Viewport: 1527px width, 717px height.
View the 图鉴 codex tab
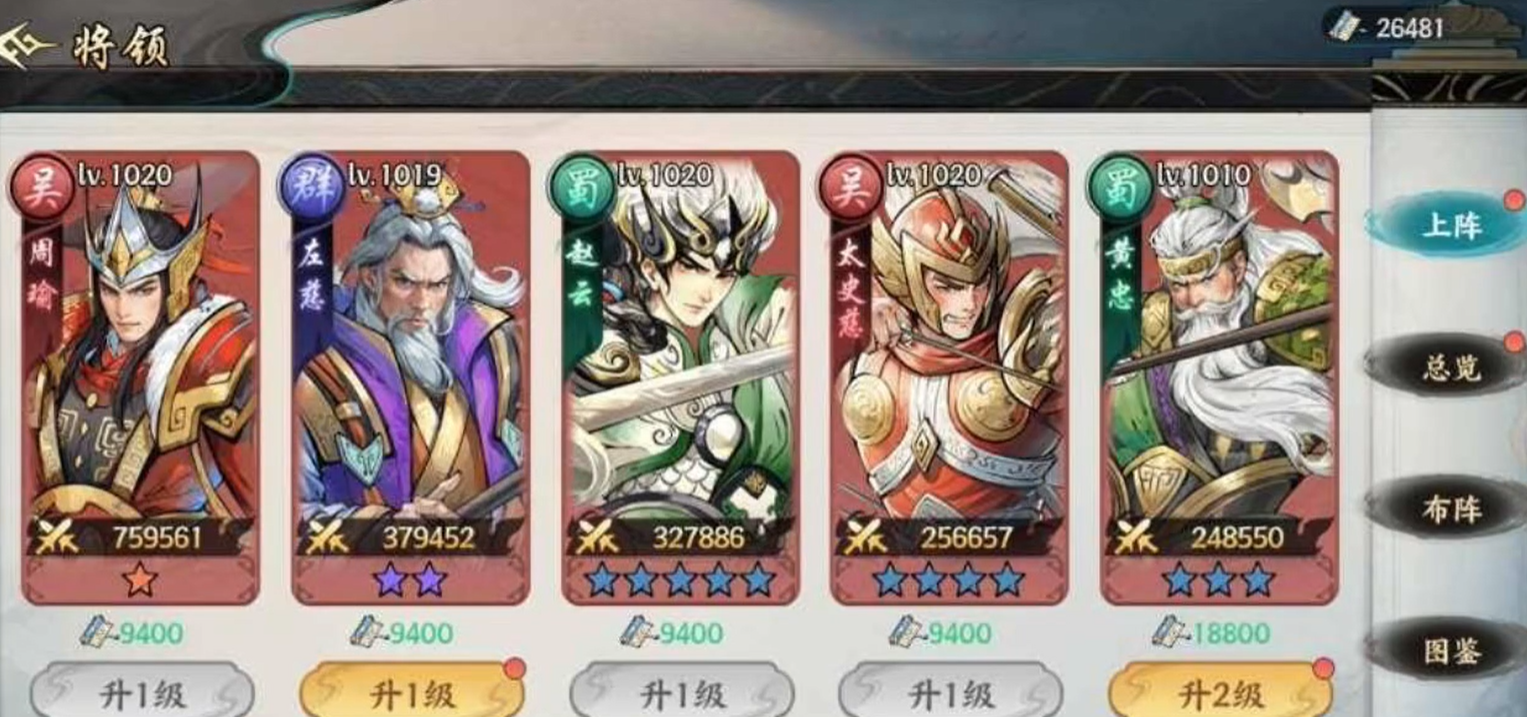click(x=1451, y=652)
